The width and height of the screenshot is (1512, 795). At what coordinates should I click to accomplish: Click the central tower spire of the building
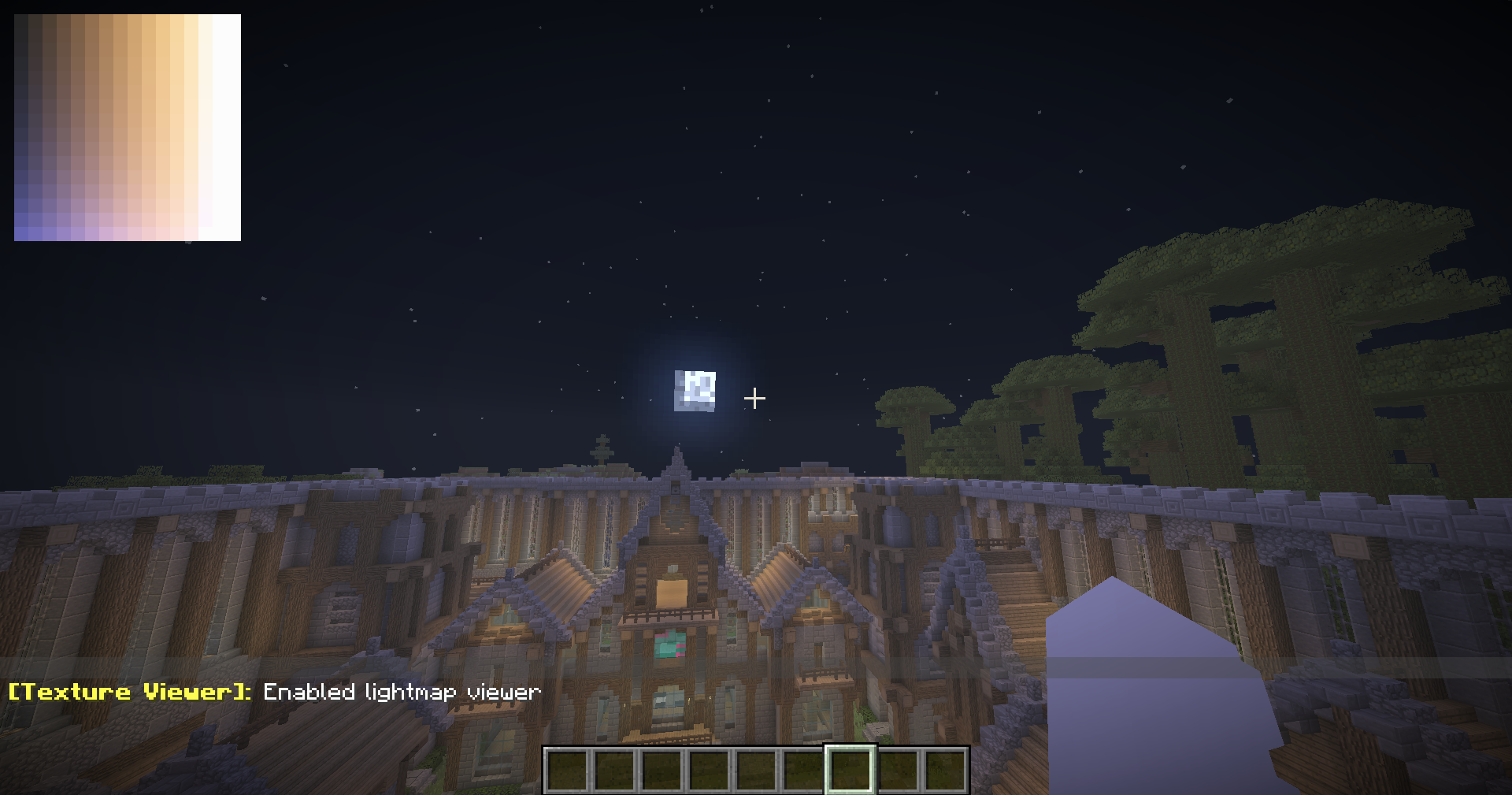676,457
